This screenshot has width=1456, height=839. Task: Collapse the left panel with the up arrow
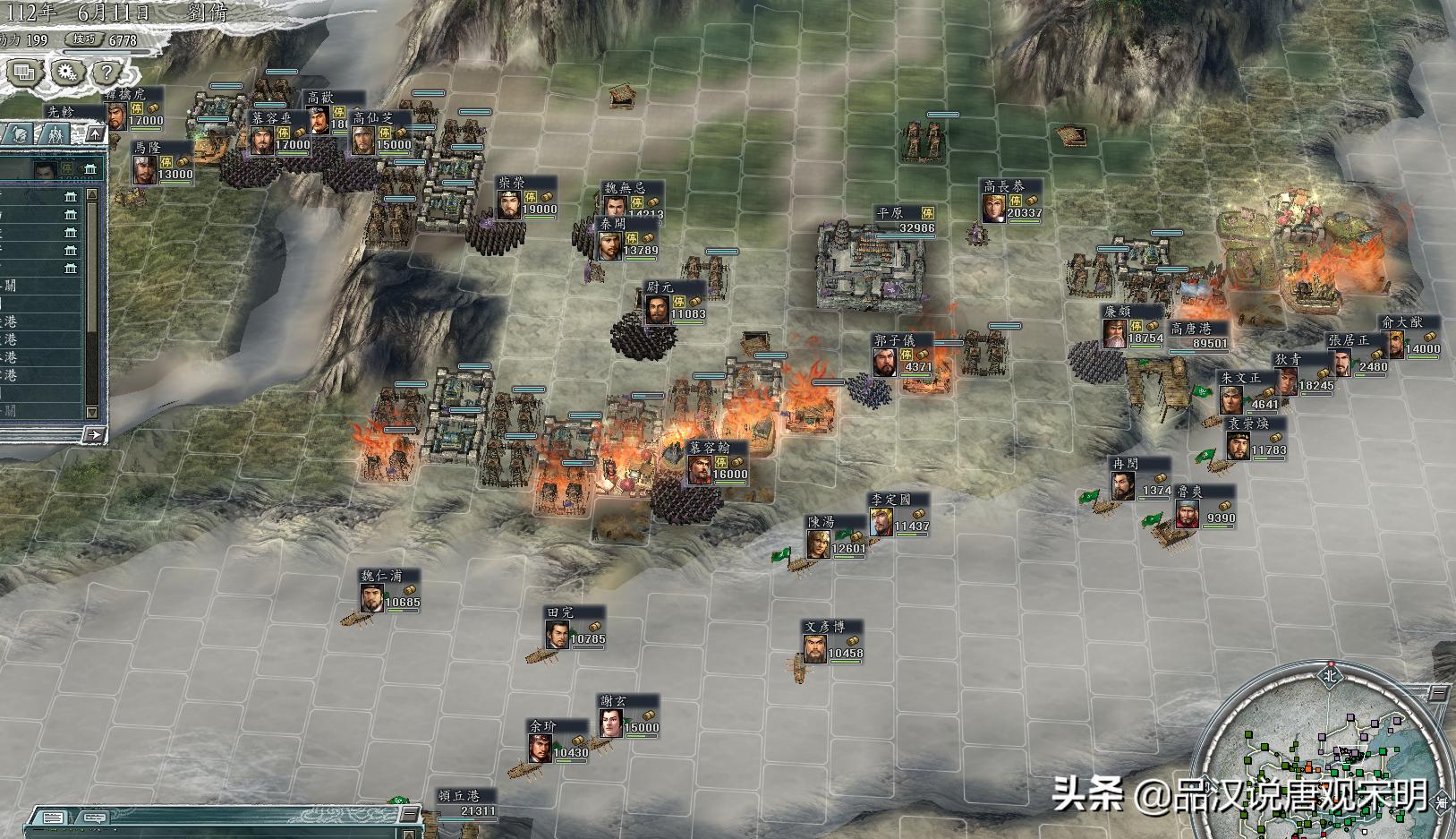95,133
